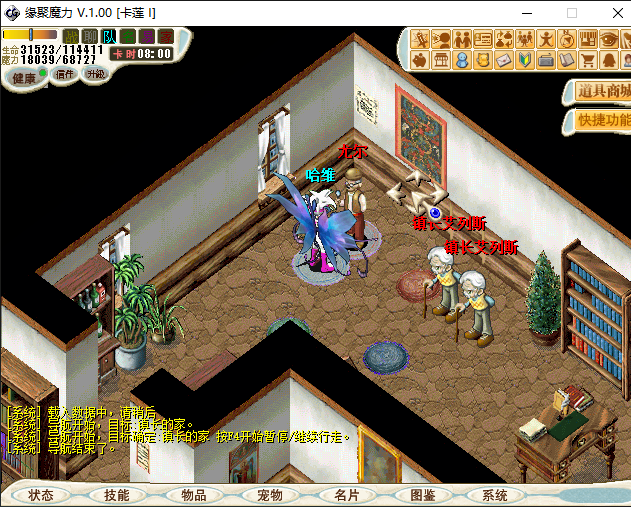Open the 系统 system menu
This screenshot has height=507, width=631.
click(x=494, y=495)
